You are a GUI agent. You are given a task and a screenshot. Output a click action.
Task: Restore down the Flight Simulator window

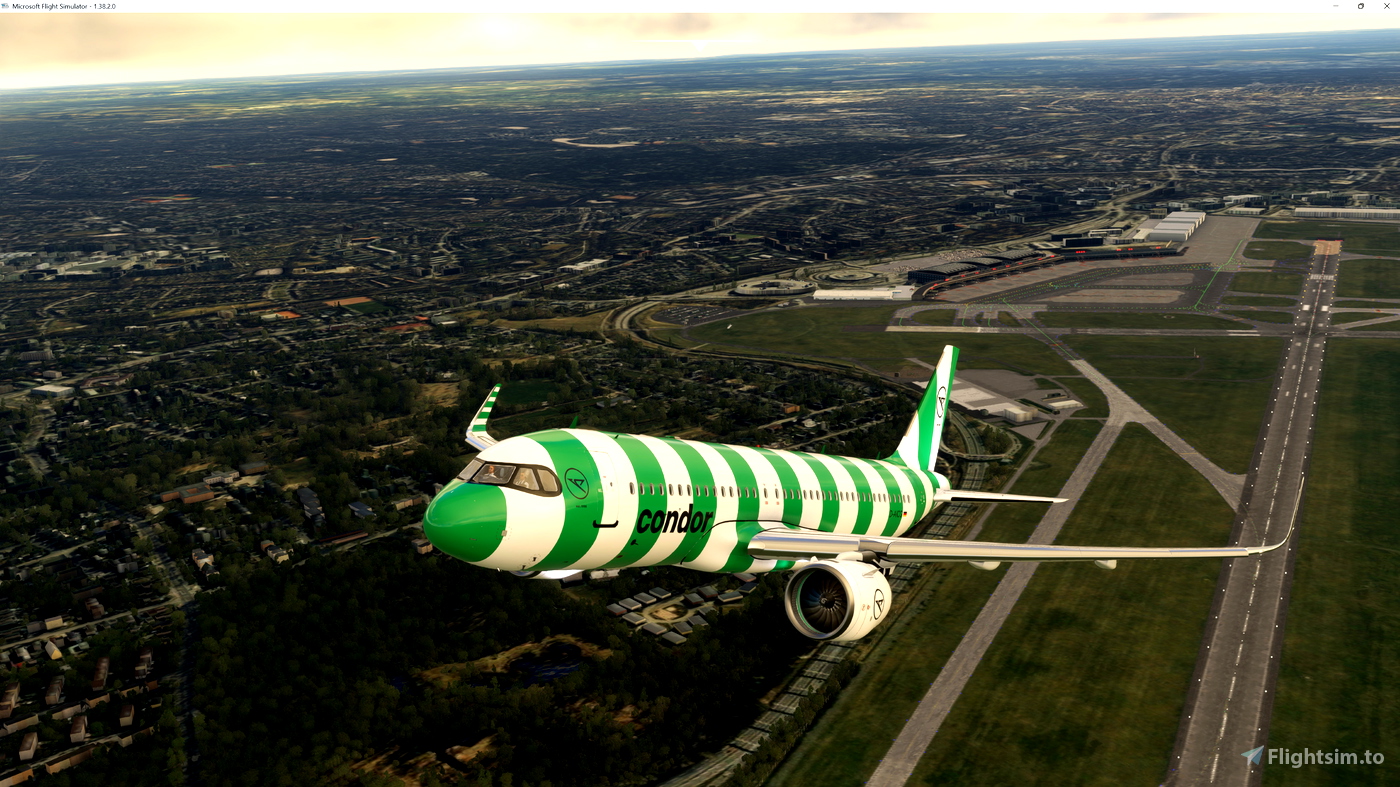[1359, 5]
